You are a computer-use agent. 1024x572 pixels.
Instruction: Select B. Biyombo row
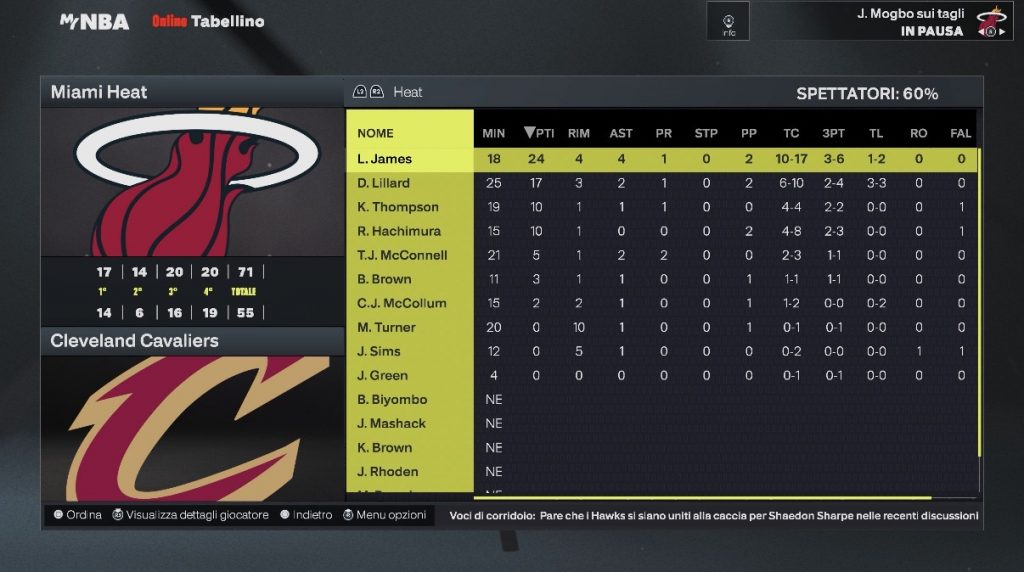(x=392, y=399)
